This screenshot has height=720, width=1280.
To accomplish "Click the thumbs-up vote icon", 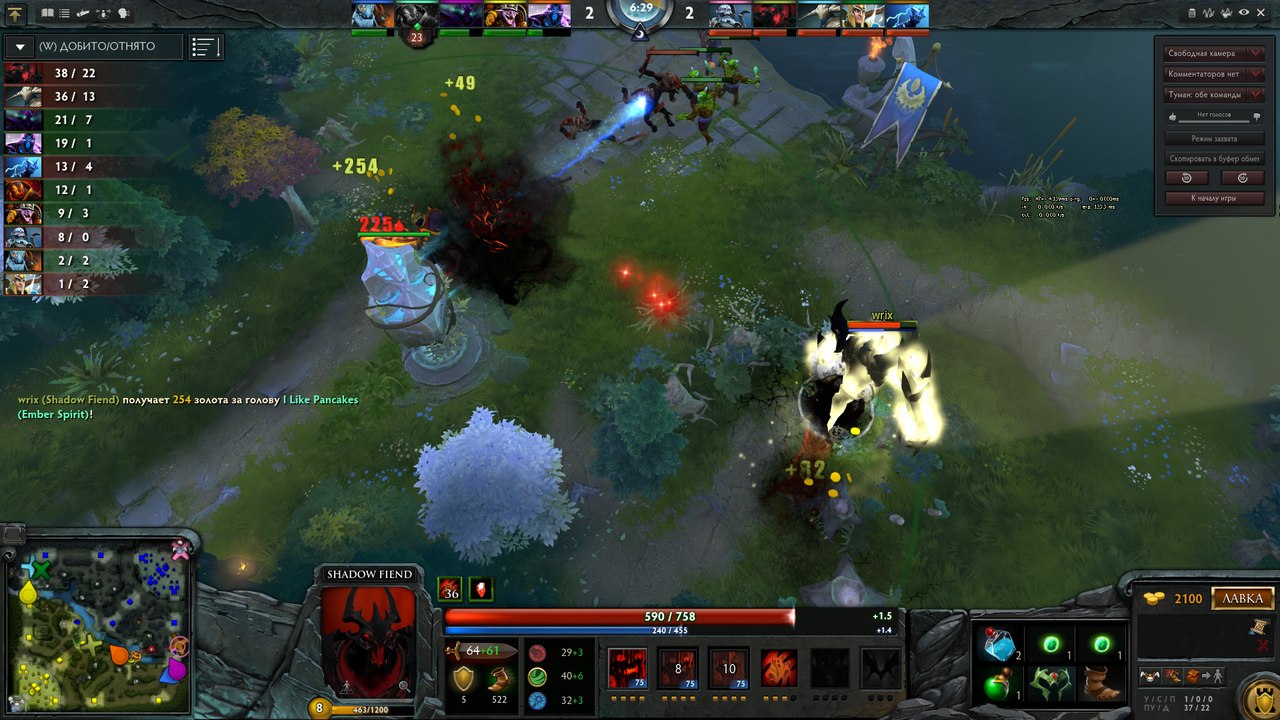I will point(1172,117).
